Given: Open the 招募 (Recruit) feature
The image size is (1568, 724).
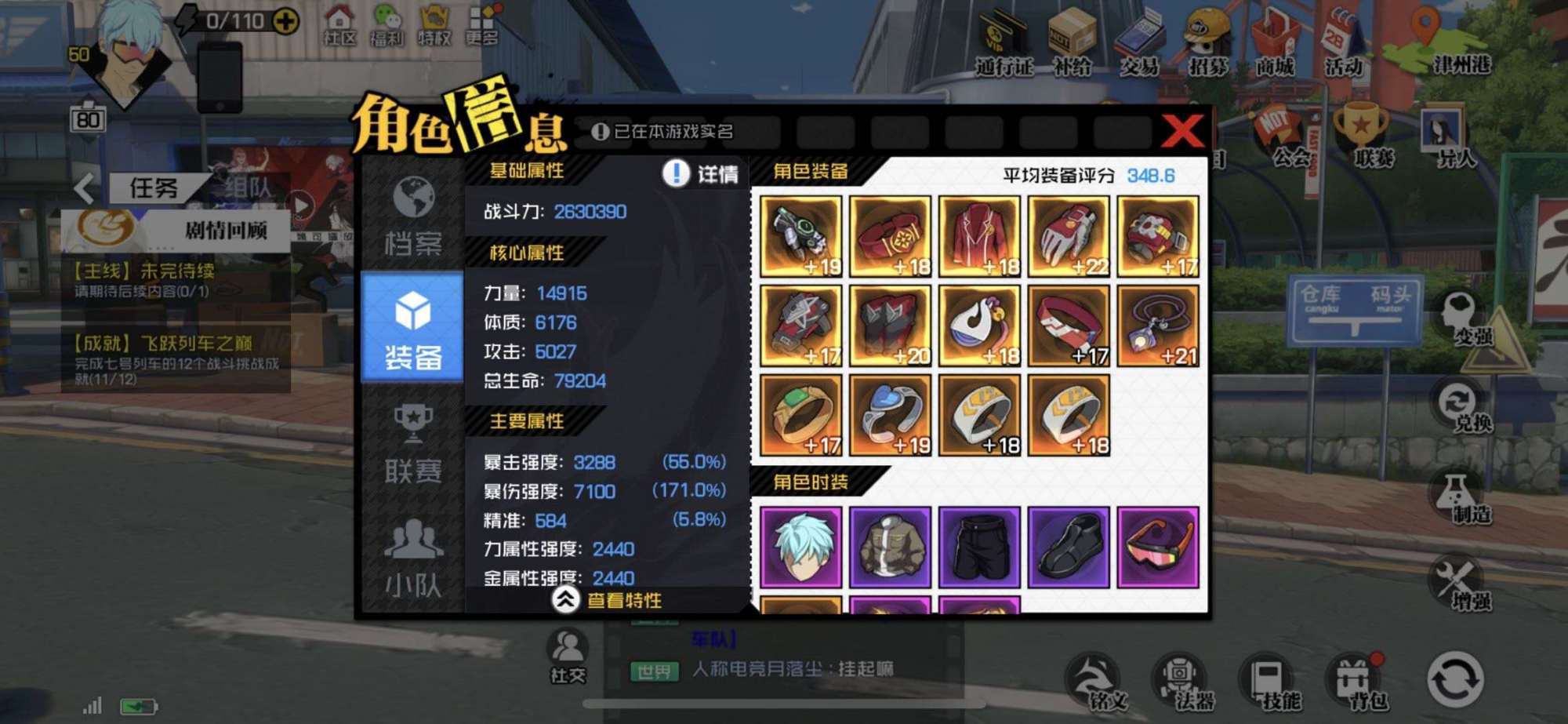Looking at the screenshot, I should click(x=1205, y=47).
